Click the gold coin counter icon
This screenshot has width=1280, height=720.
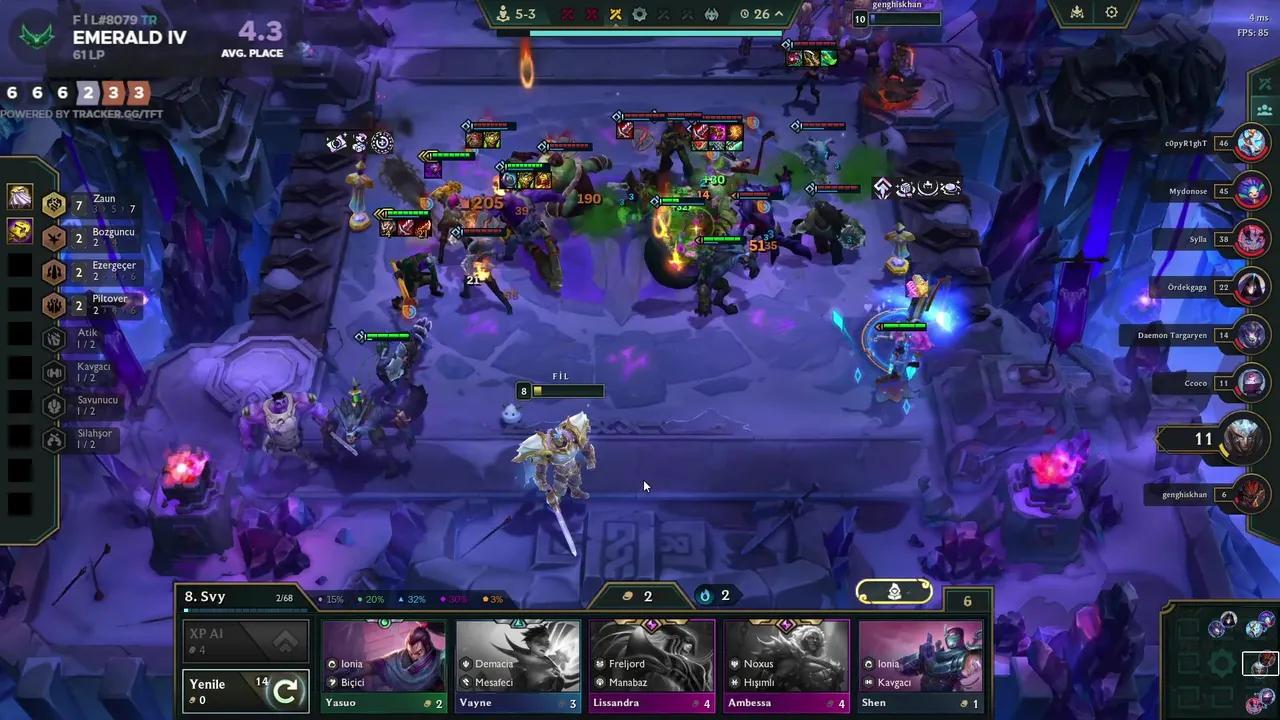628,595
